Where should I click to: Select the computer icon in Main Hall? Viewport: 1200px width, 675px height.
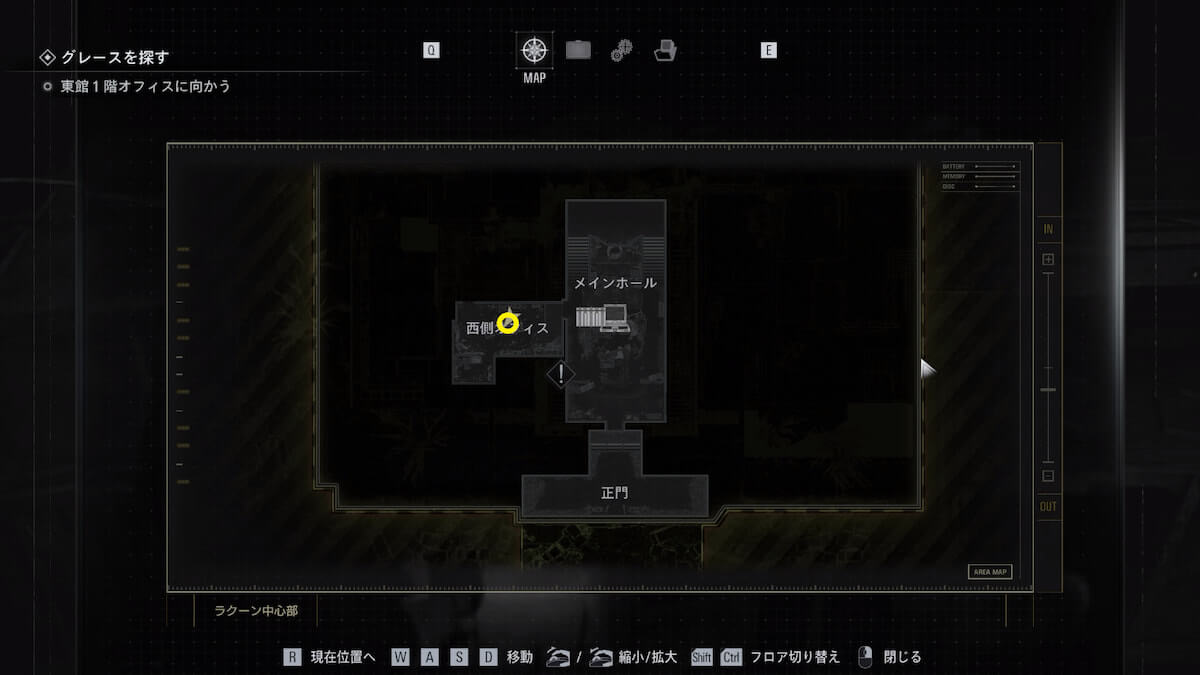click(x=615, y=317)
